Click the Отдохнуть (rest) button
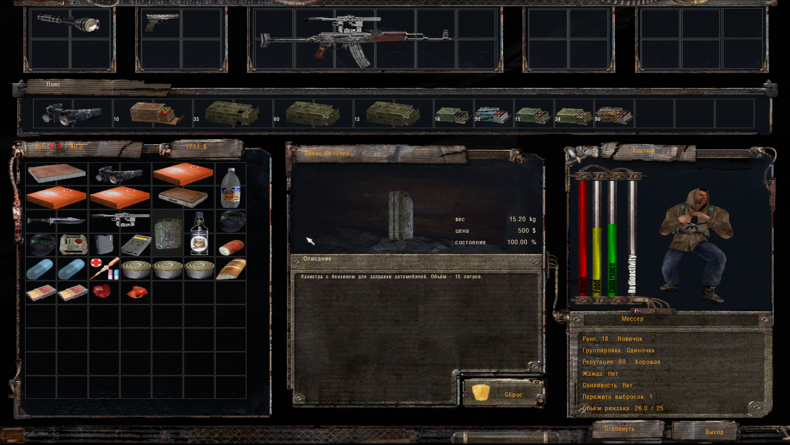The height and width of the screenshot is (445, 790). pyautogui.click(x=620, y=430)
